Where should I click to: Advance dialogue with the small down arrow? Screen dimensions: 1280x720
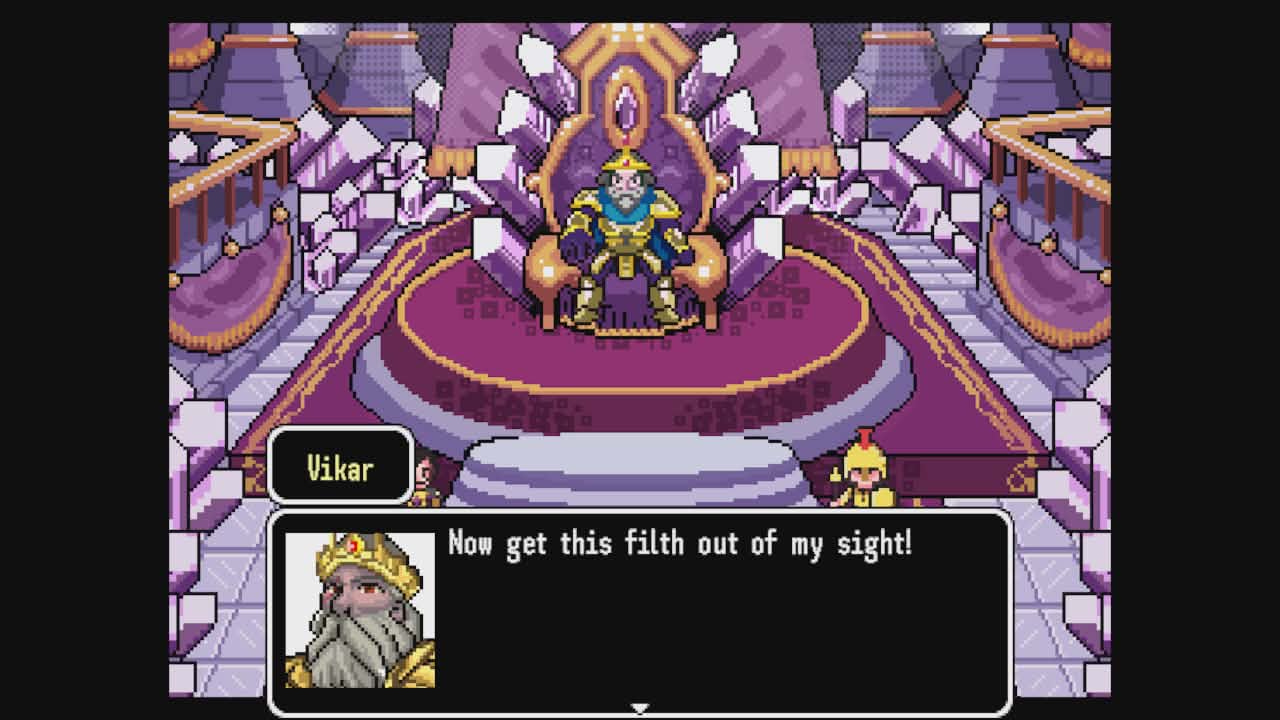coord(639,708)
